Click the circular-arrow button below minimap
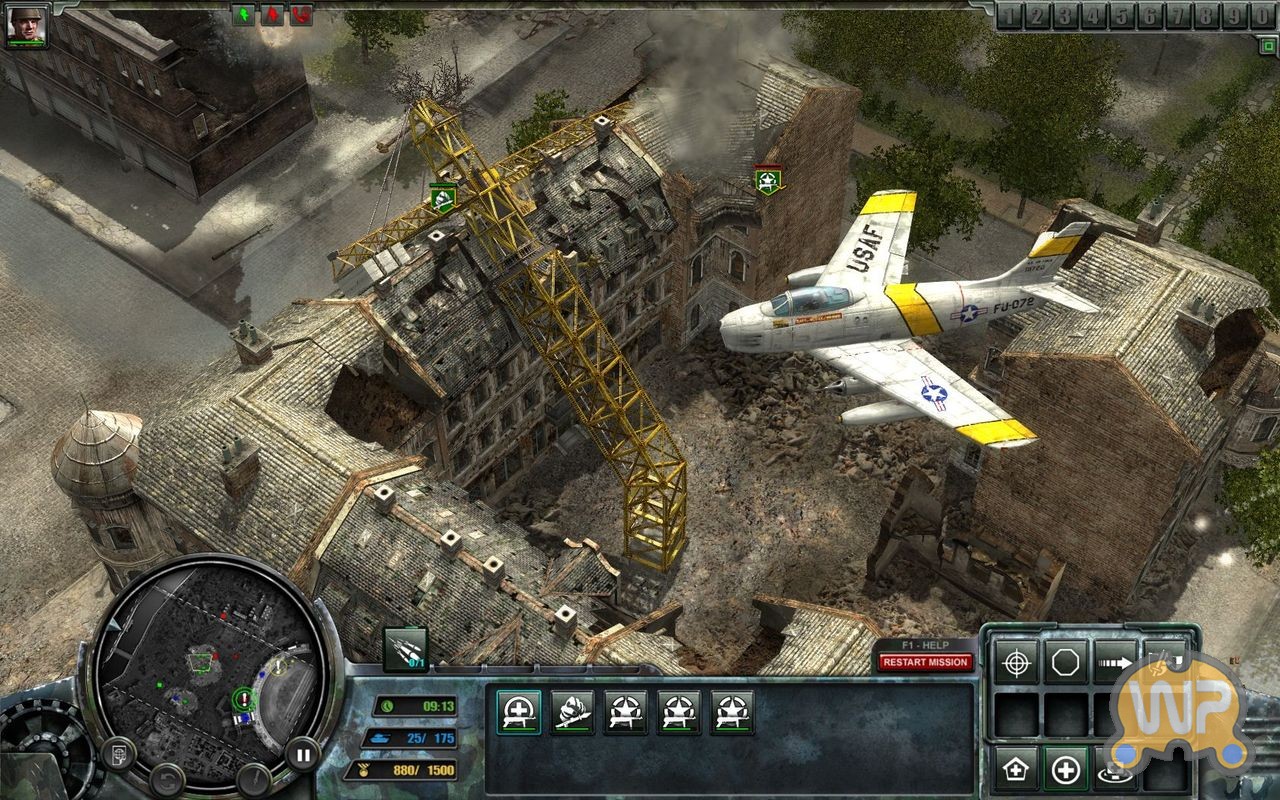The image size is (1280, 800). 167,776
